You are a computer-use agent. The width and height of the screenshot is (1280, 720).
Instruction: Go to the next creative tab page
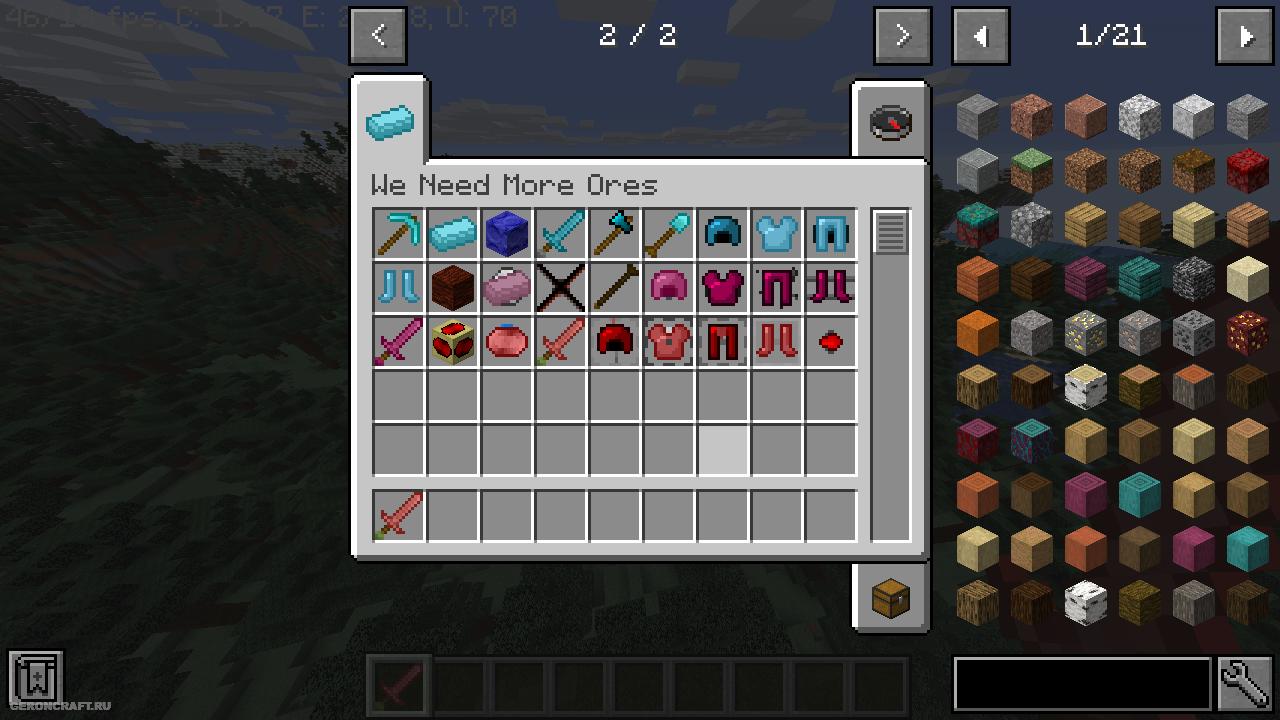click(x=902, y=36)
